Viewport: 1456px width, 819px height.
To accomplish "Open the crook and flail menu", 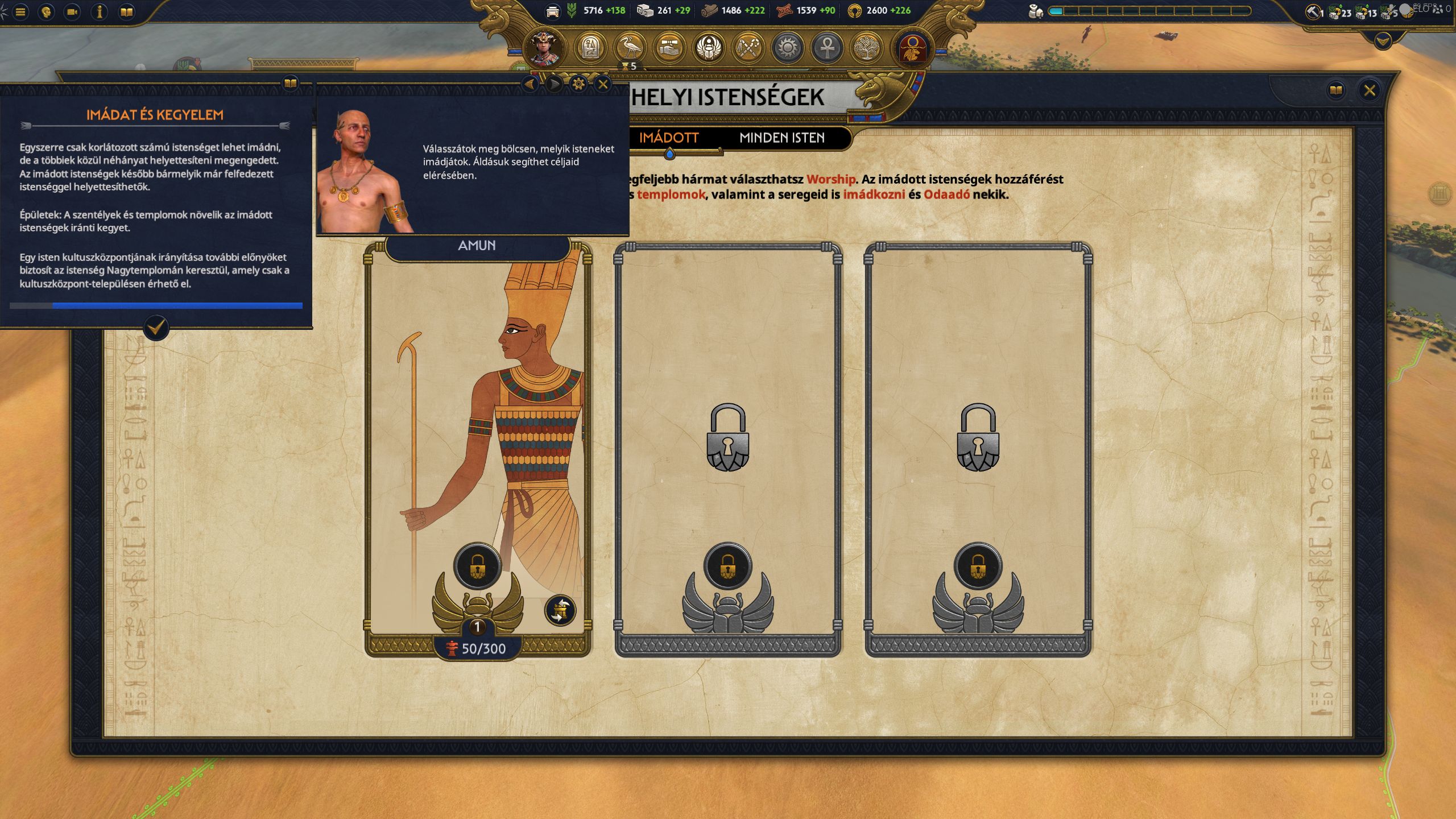I will [748, 47].
